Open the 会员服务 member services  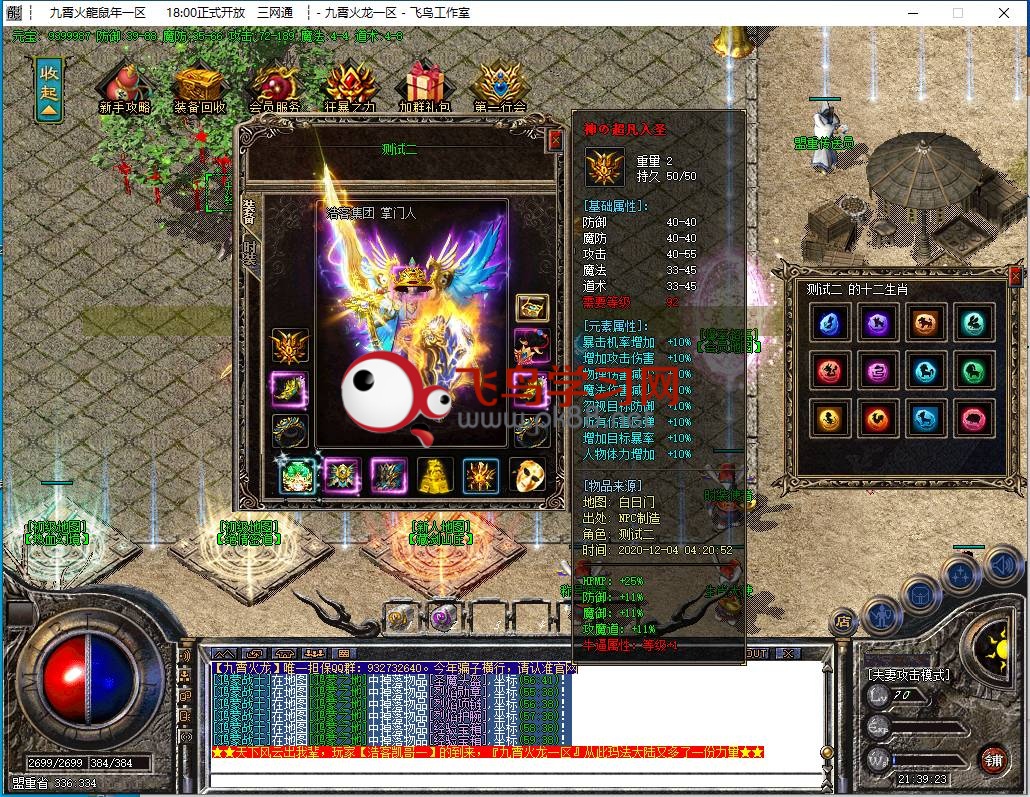tap(274, 86)
